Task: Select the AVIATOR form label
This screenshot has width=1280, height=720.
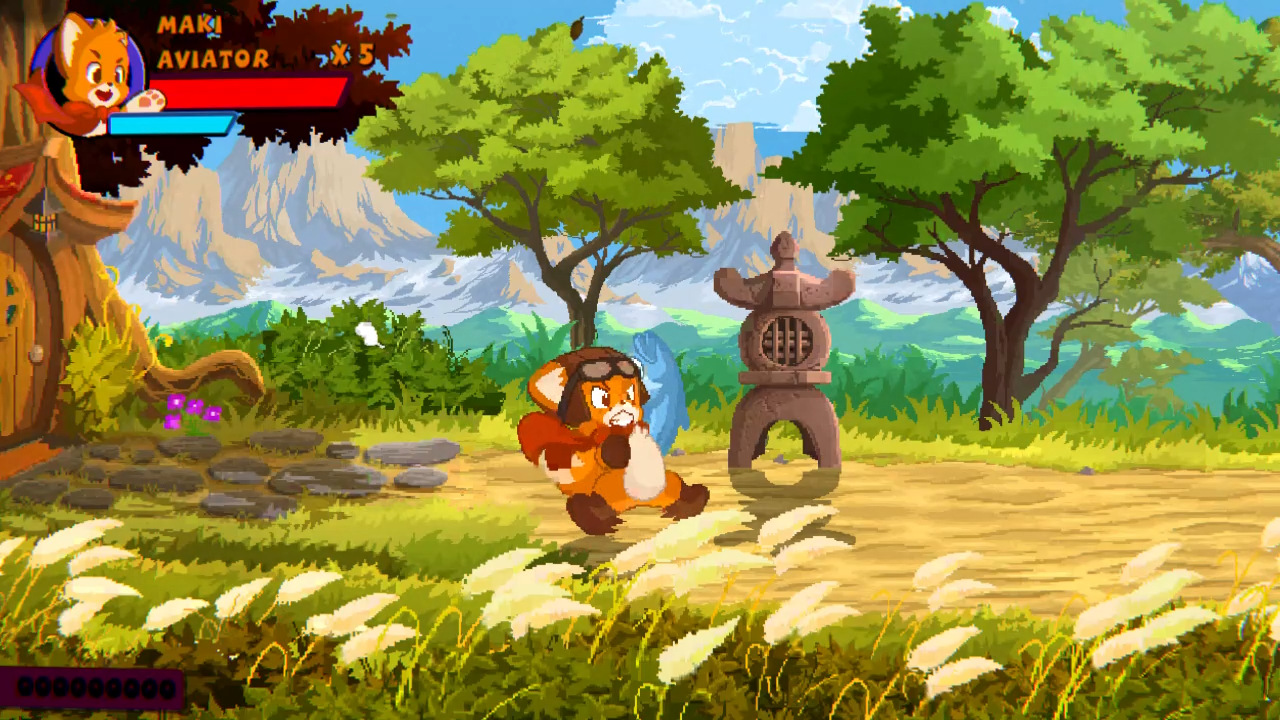Action: [214, 58]
